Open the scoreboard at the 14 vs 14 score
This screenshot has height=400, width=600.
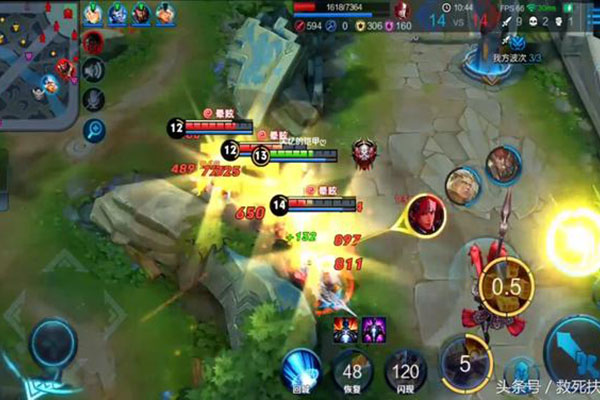click(459, 15)
